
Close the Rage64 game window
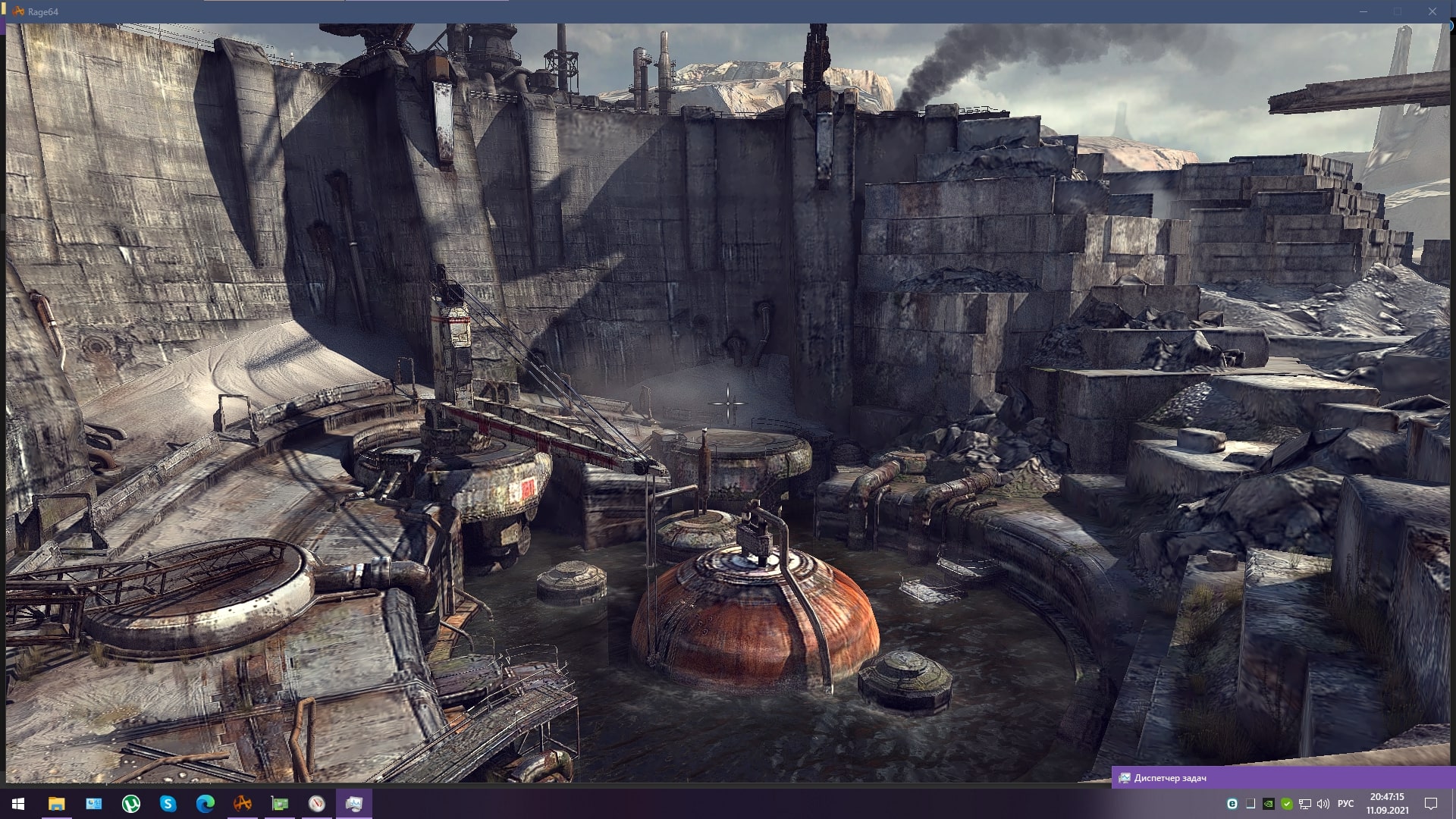pos(1432,11)
